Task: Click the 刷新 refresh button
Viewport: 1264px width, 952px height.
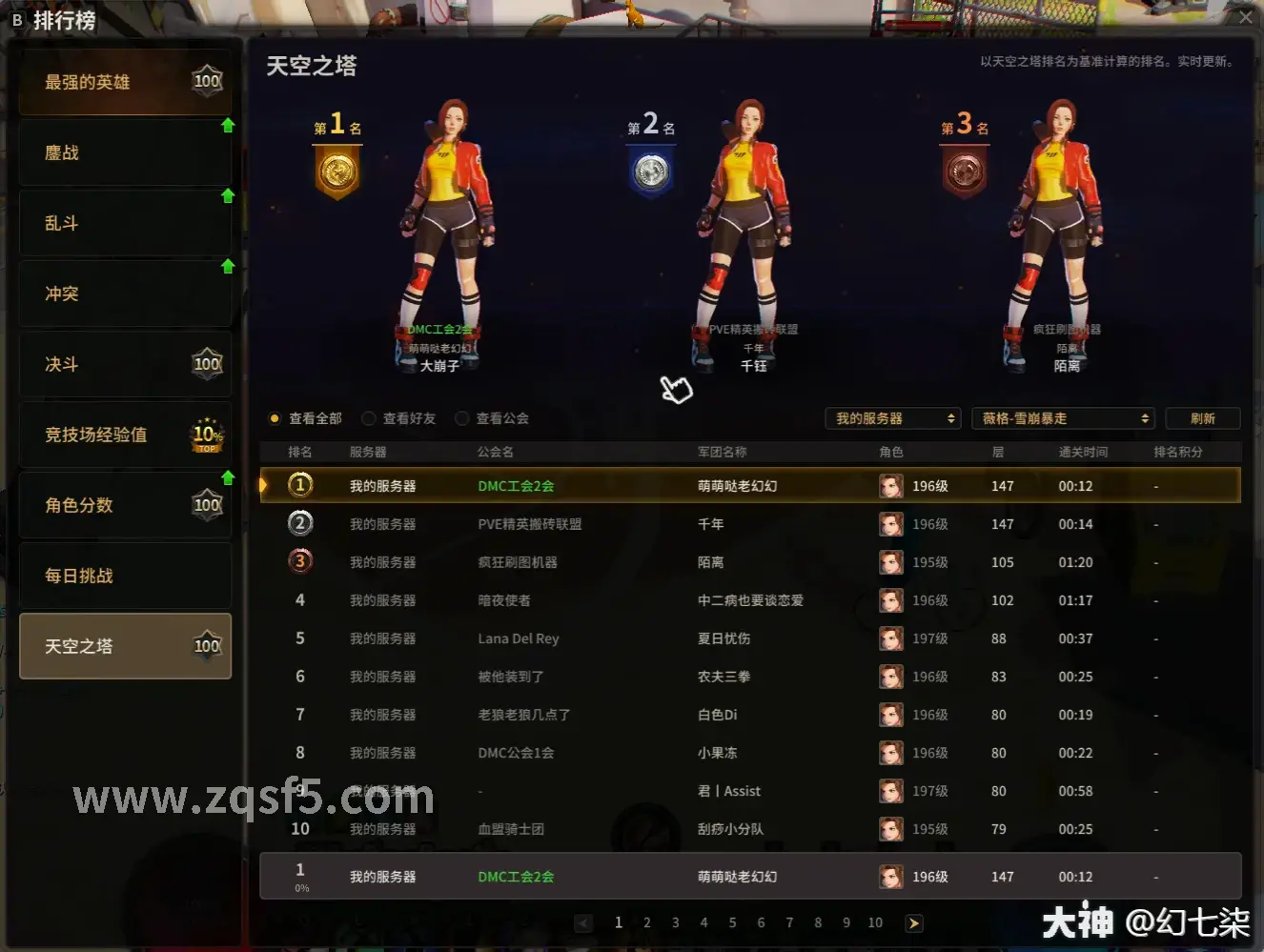Action: (x=1202, y=417)
